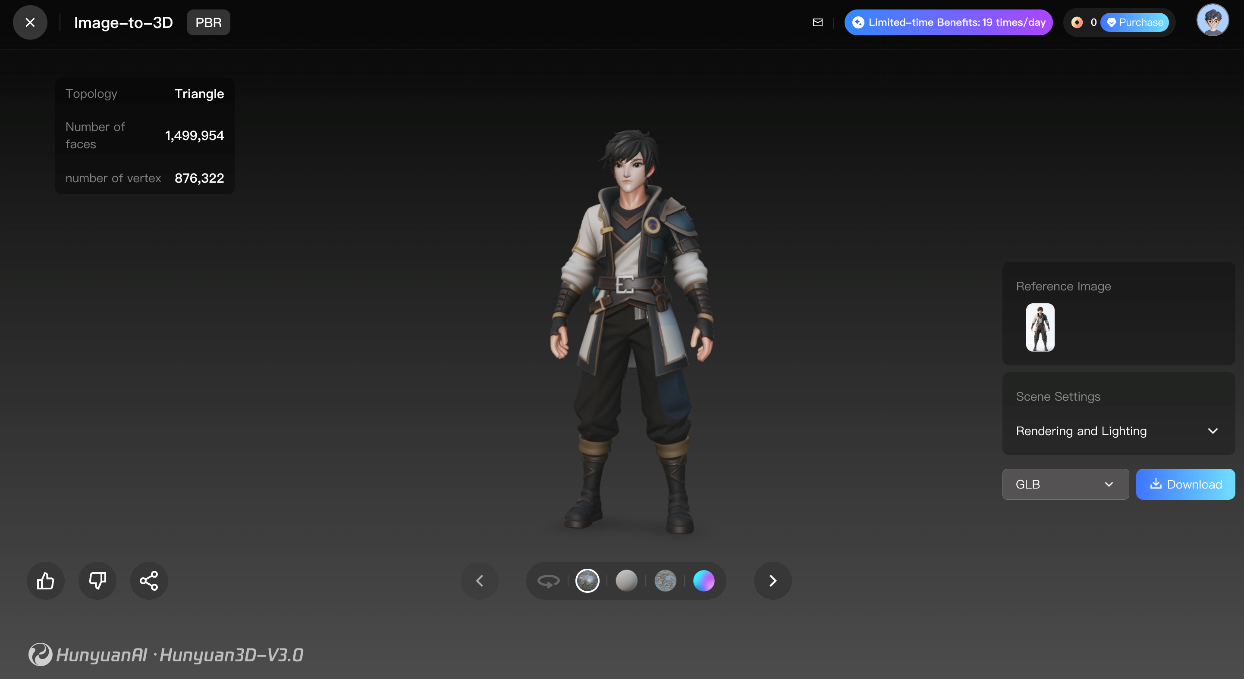
Task: Open the user profile avatar
Action: tap(1212, 21)
